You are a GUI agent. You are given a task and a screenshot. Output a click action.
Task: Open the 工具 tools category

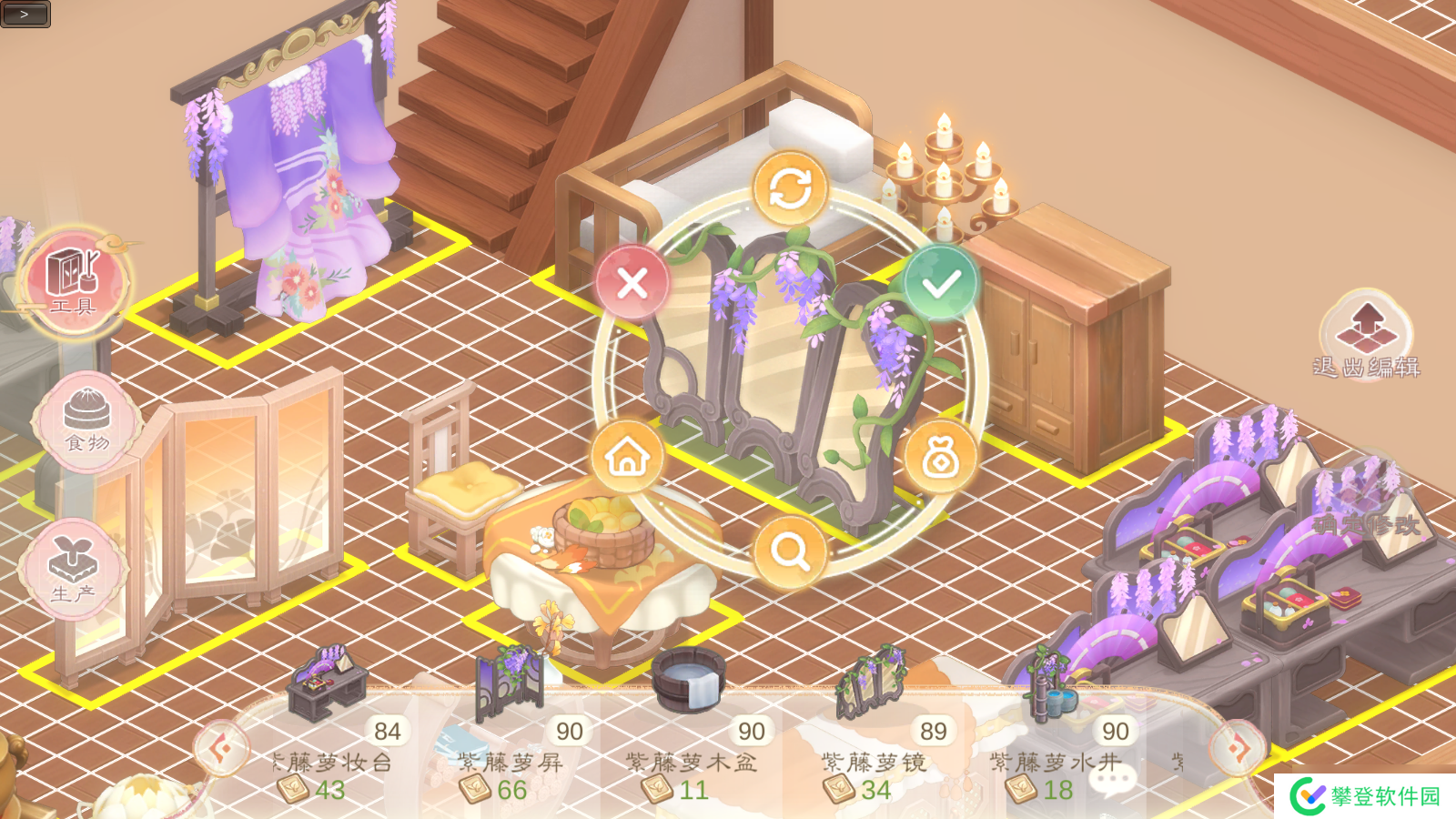coord(75,282)
